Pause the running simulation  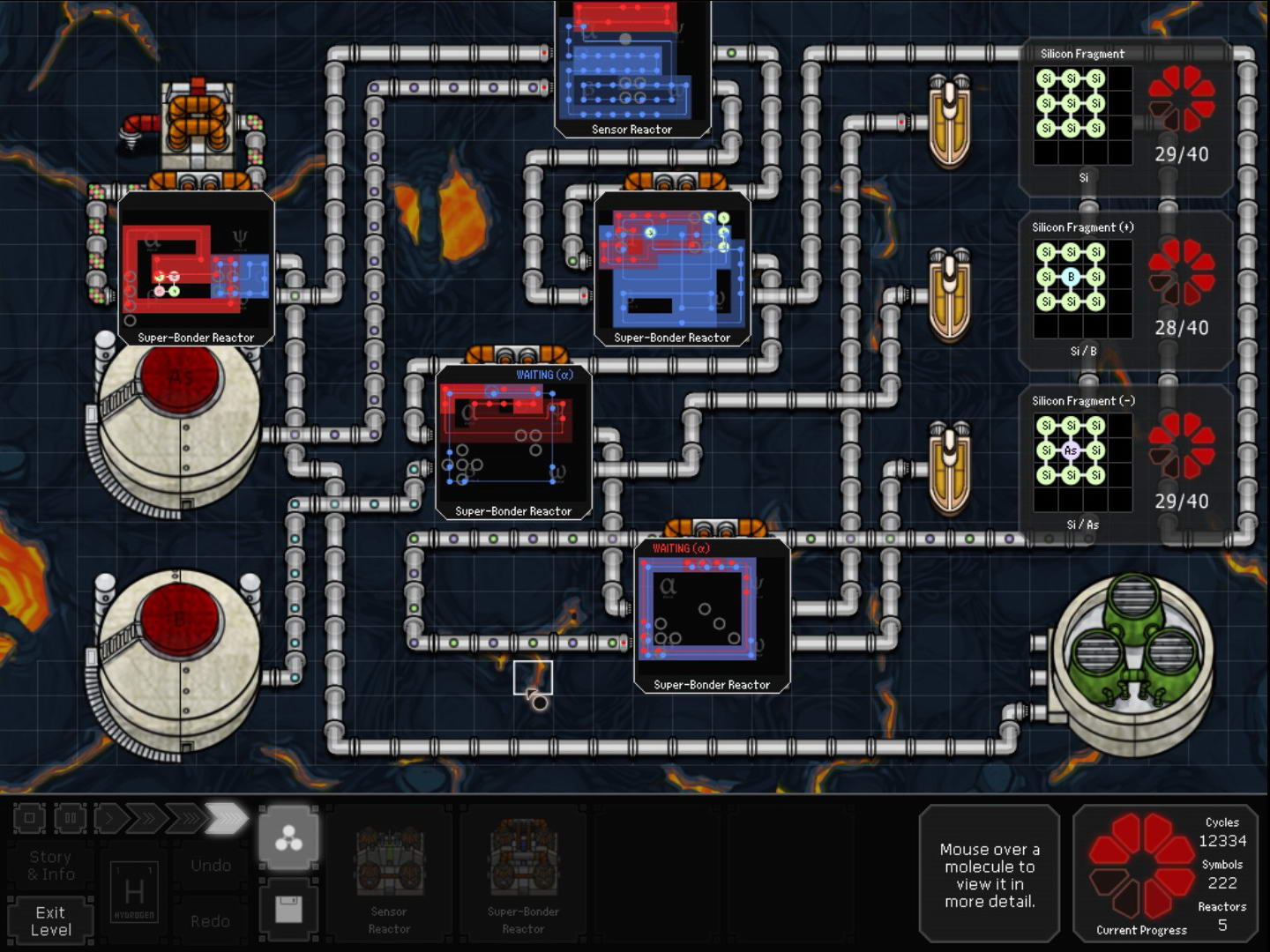pyautogui.click(x=71, y=818)
